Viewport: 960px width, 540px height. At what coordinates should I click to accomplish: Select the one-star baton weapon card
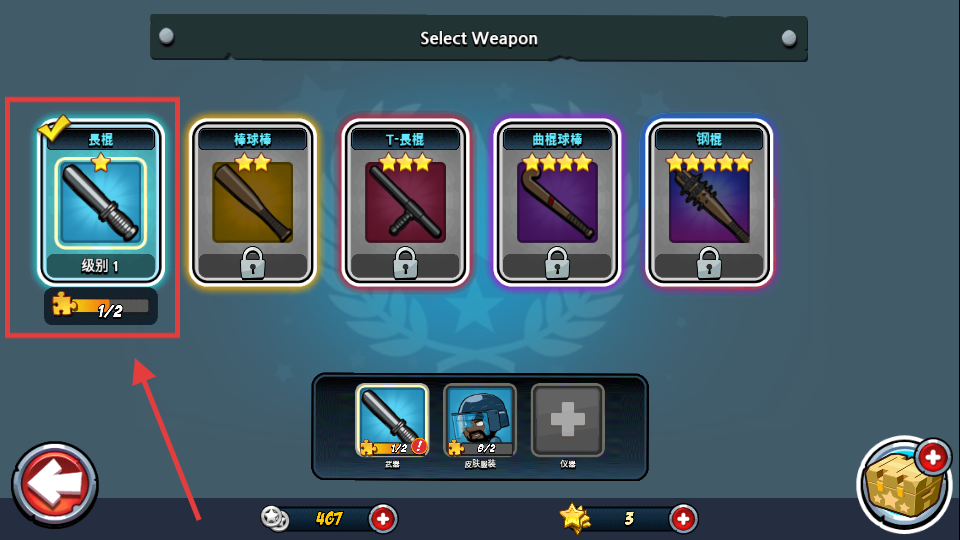coord(100,203)
